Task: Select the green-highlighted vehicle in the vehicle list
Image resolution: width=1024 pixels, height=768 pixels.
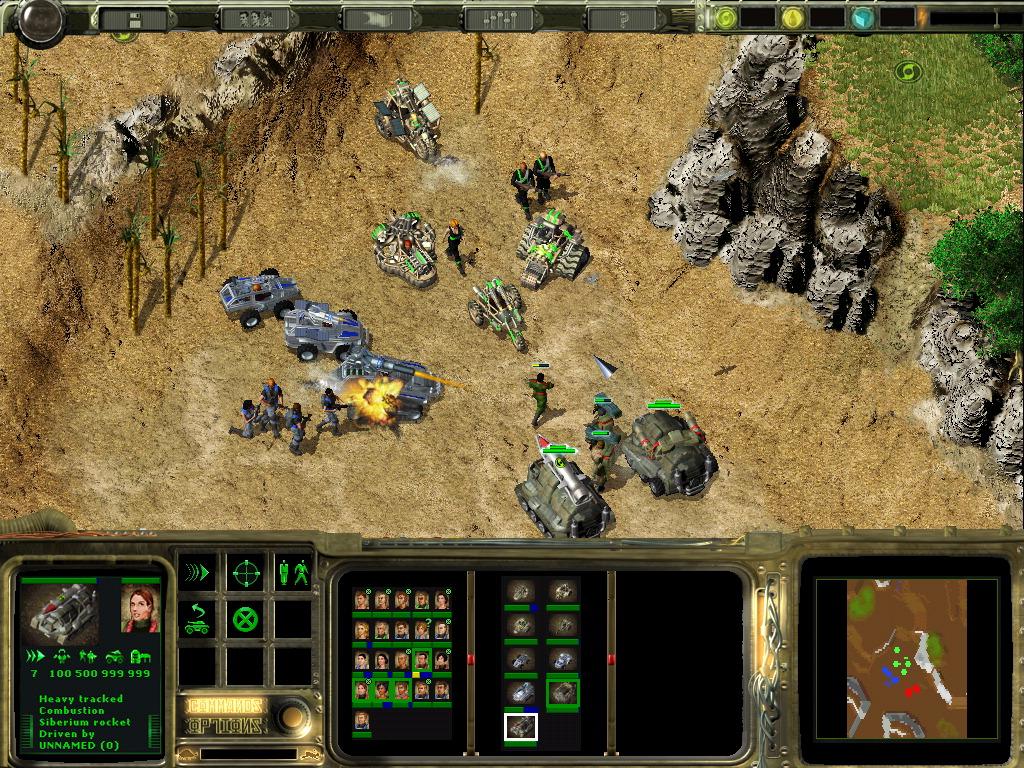Action: 563,692
